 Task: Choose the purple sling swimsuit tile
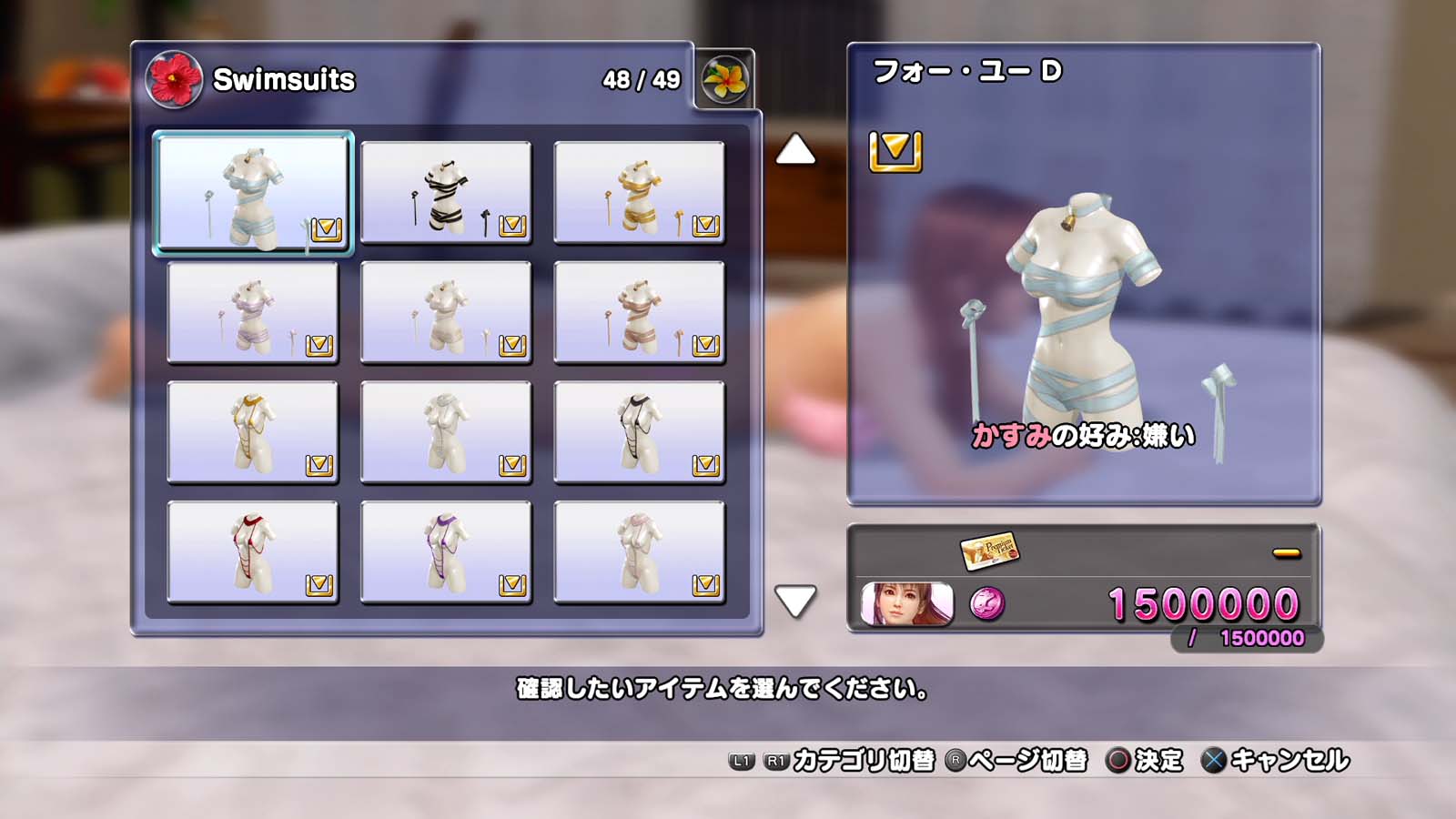point(446,552)
